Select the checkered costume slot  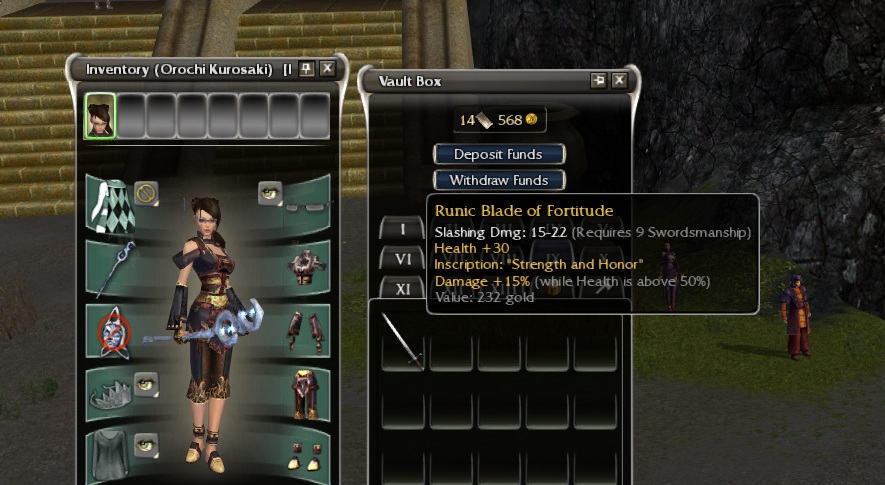point(108,205)
